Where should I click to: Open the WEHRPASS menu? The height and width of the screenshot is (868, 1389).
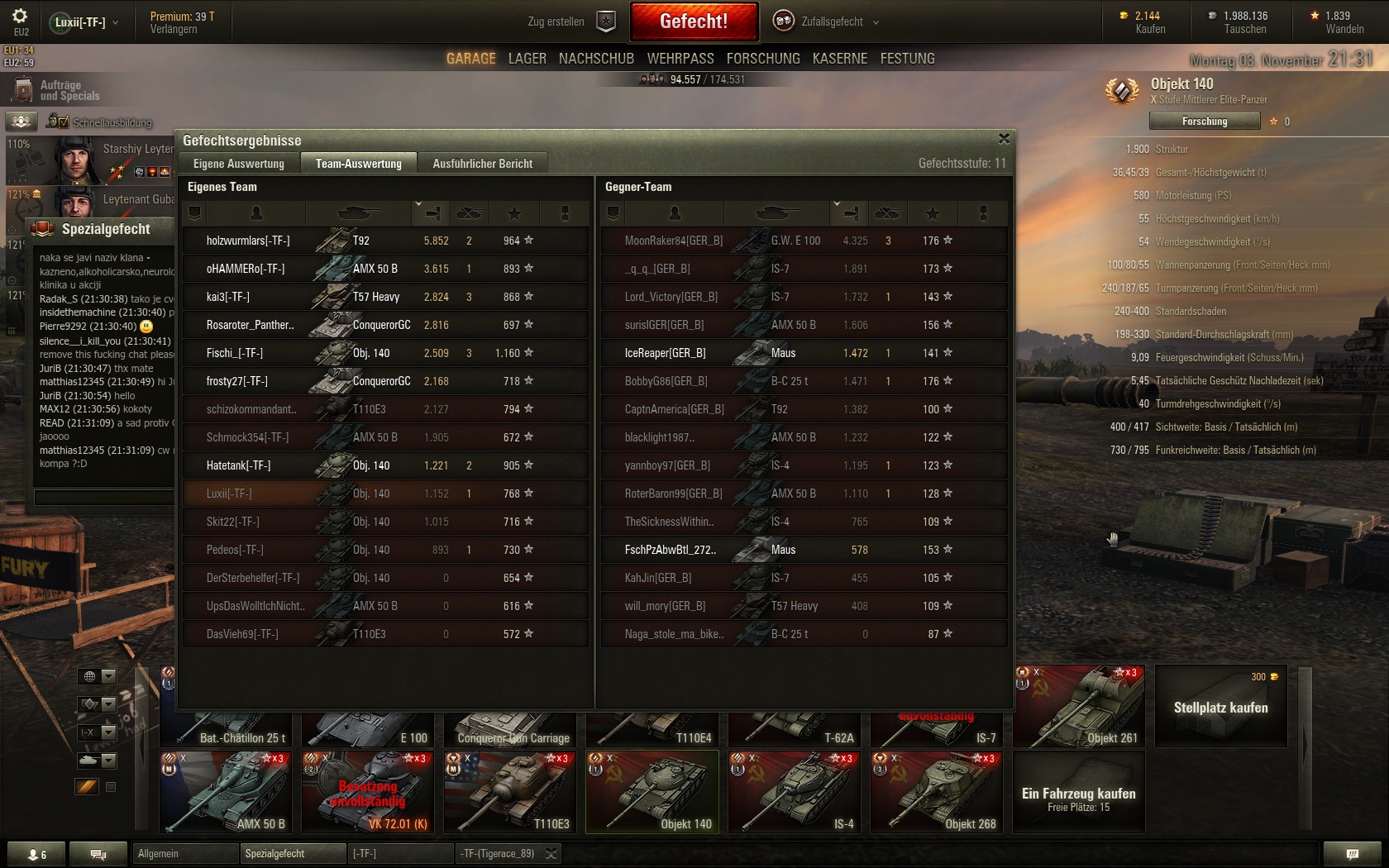(x=680, y=59)
